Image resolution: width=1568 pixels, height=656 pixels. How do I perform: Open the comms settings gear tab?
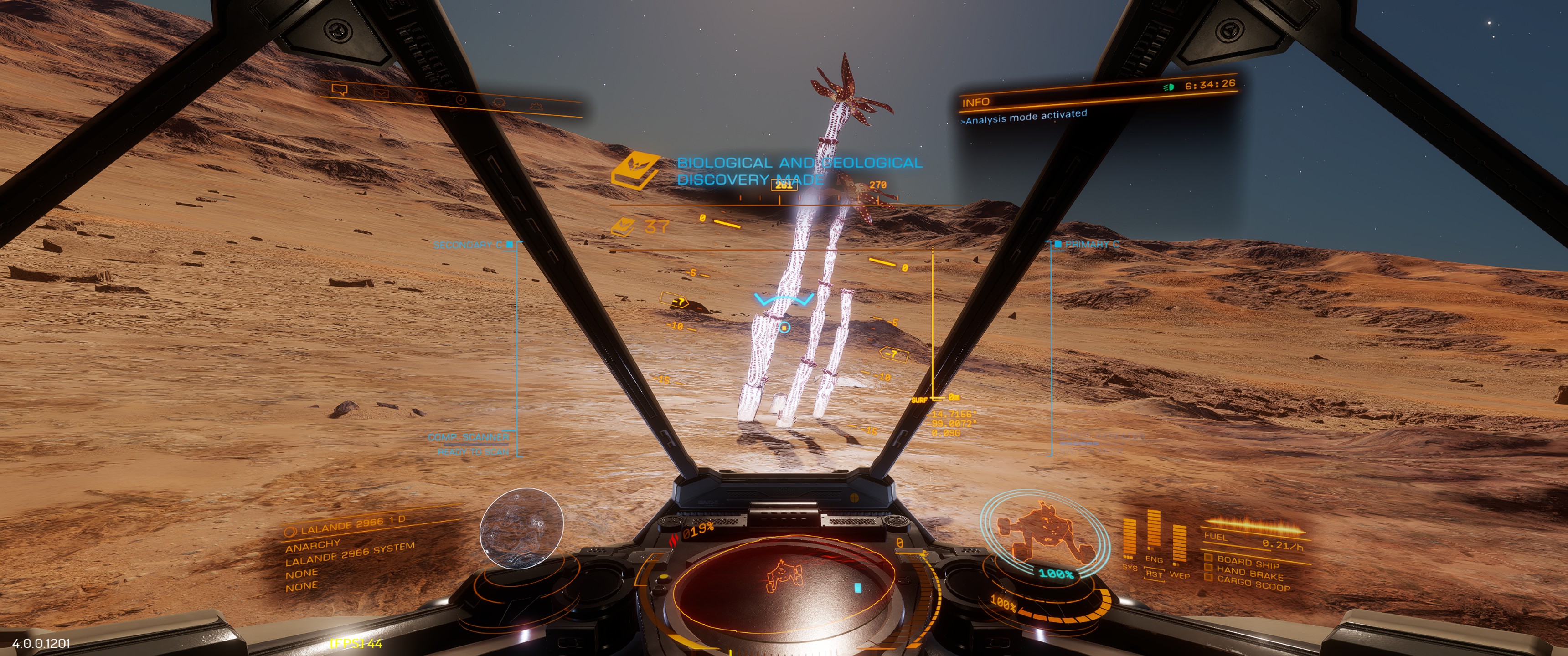point(535,106)
